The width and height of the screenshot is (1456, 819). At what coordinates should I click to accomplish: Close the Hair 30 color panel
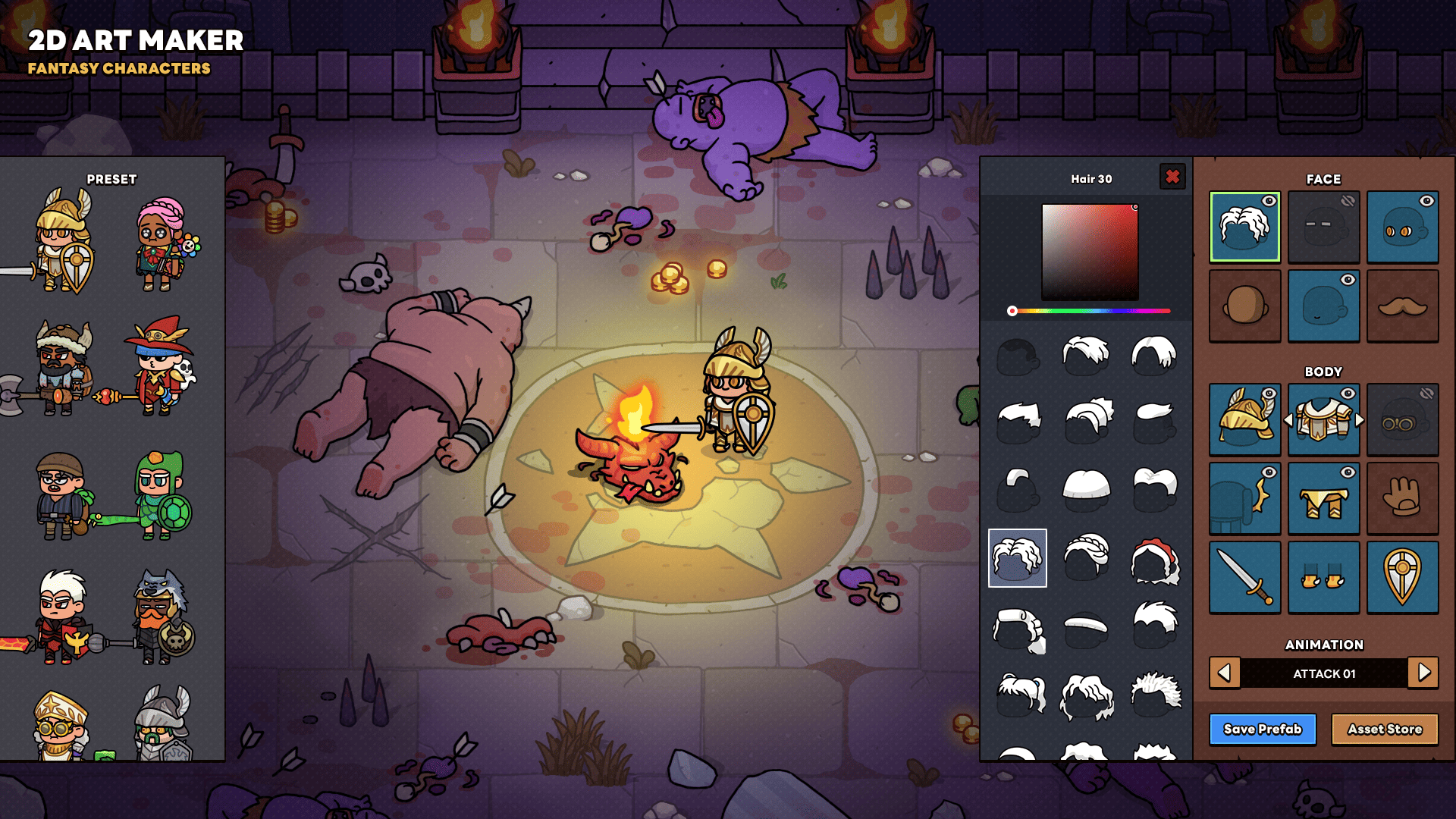coord(1172,177)
